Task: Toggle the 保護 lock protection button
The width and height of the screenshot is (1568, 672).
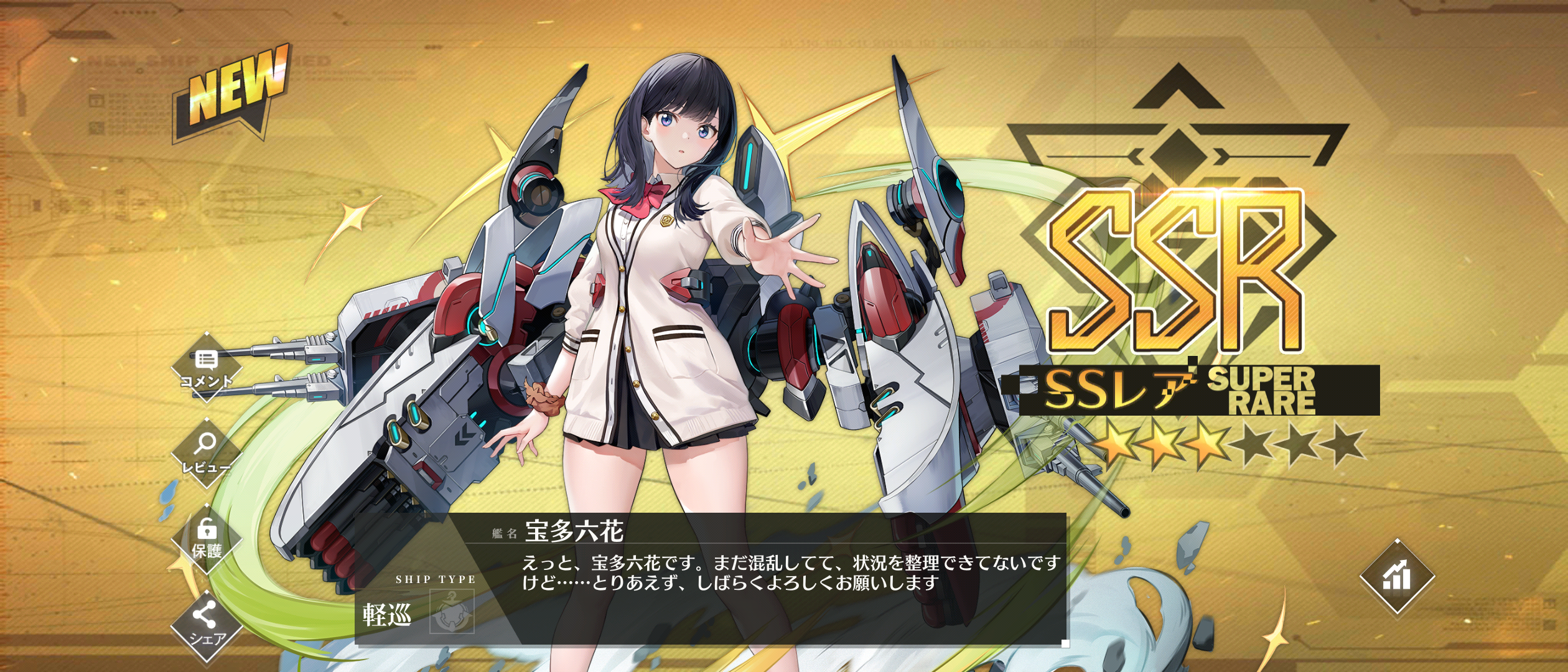Action: pyautogui.click(x=207, y=538)
